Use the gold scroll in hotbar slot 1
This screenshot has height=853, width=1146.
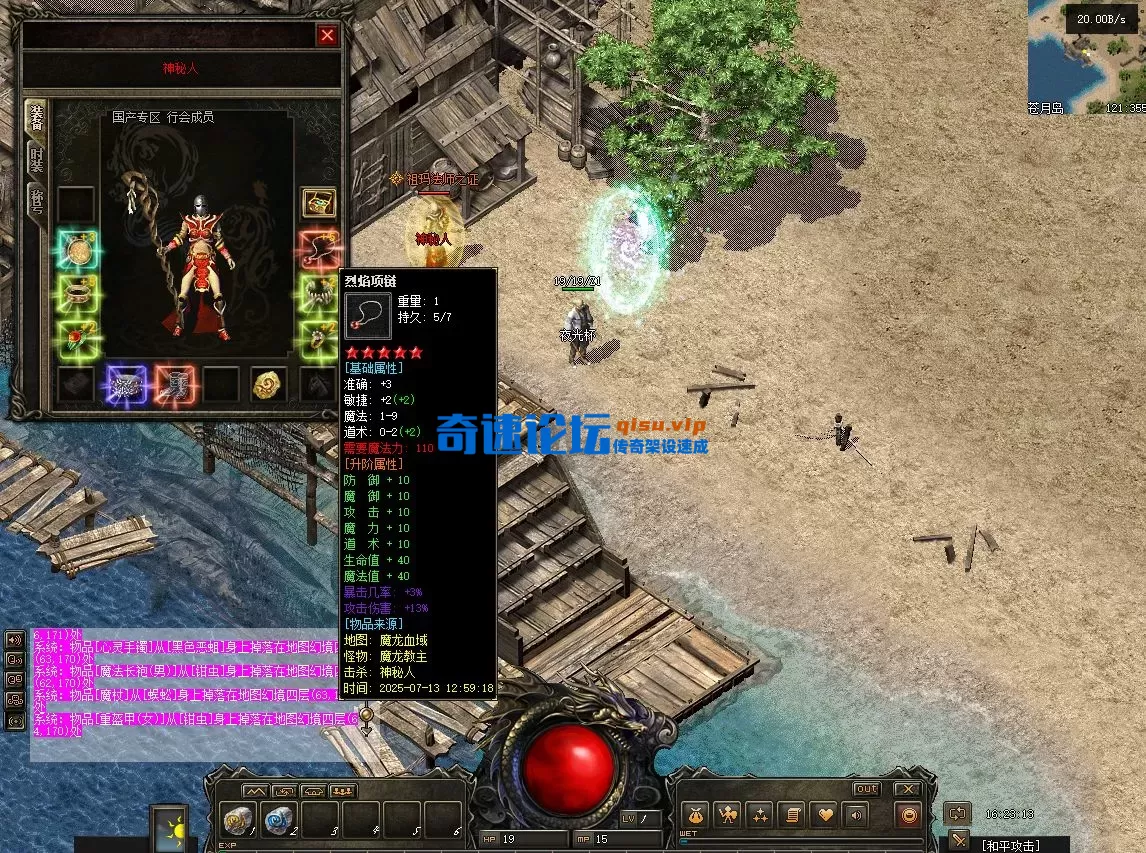pos(239,818)
